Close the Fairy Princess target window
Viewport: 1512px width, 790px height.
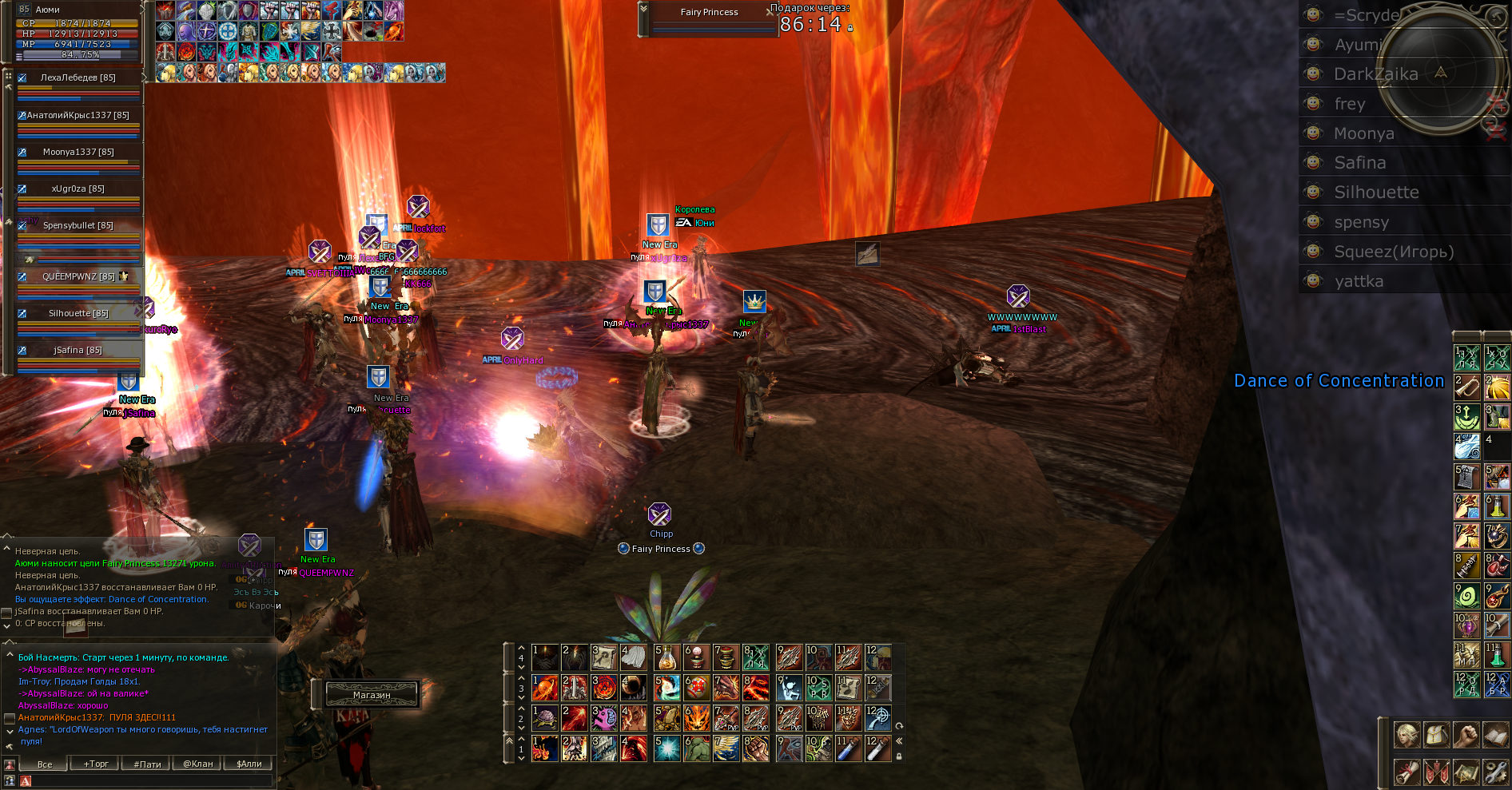pos(770,12)
